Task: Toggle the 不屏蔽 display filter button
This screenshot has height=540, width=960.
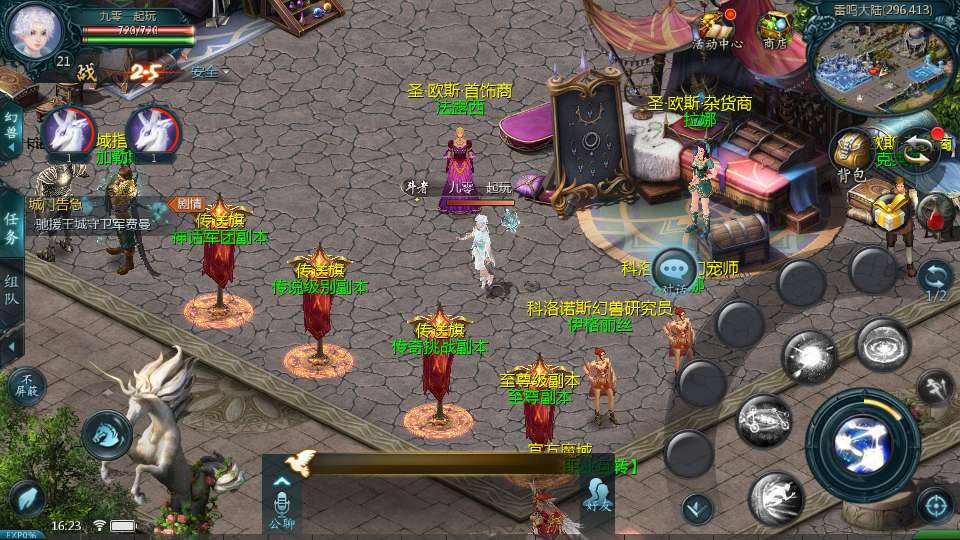Action: (x=26, y=385)
